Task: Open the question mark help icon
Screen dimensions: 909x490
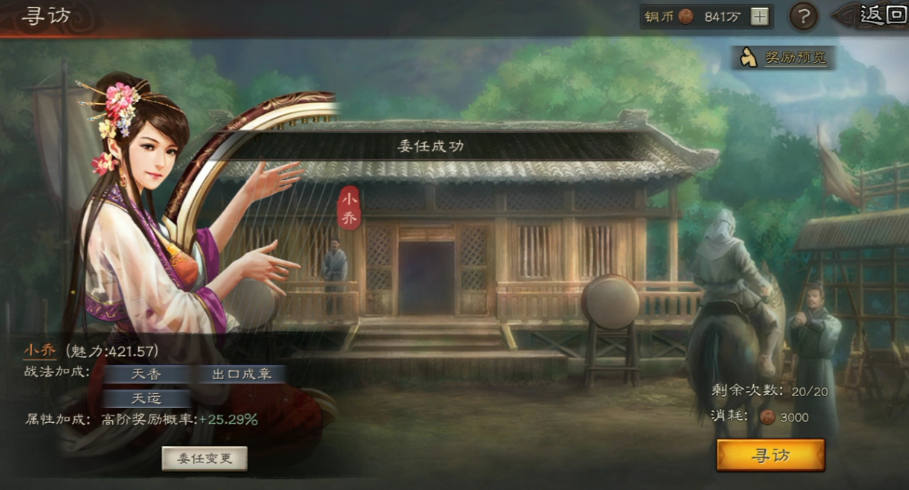Action: click(x=803, y=16)
